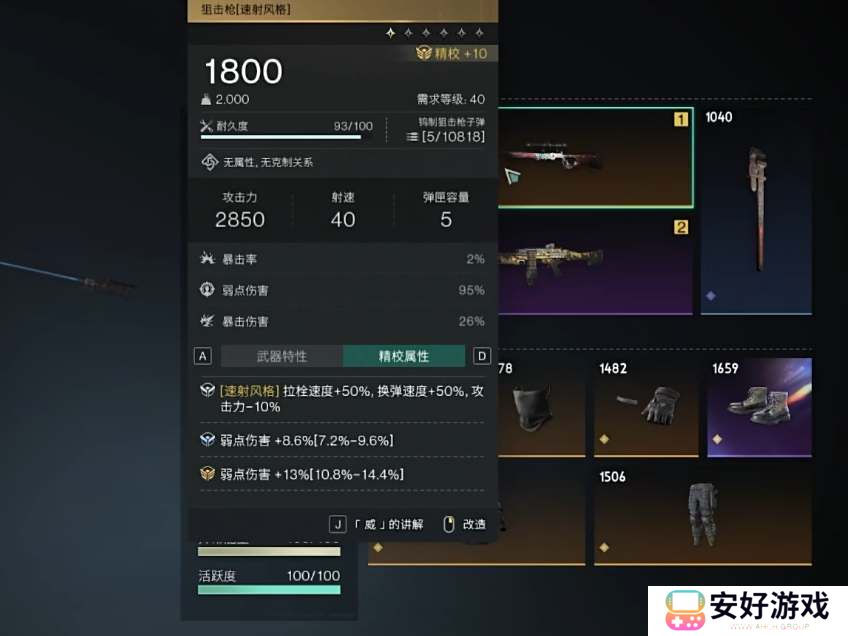Select the sniper rifle in weapon slot 1
This screenshot has height=636, width=848.
[x=594, y=158]
